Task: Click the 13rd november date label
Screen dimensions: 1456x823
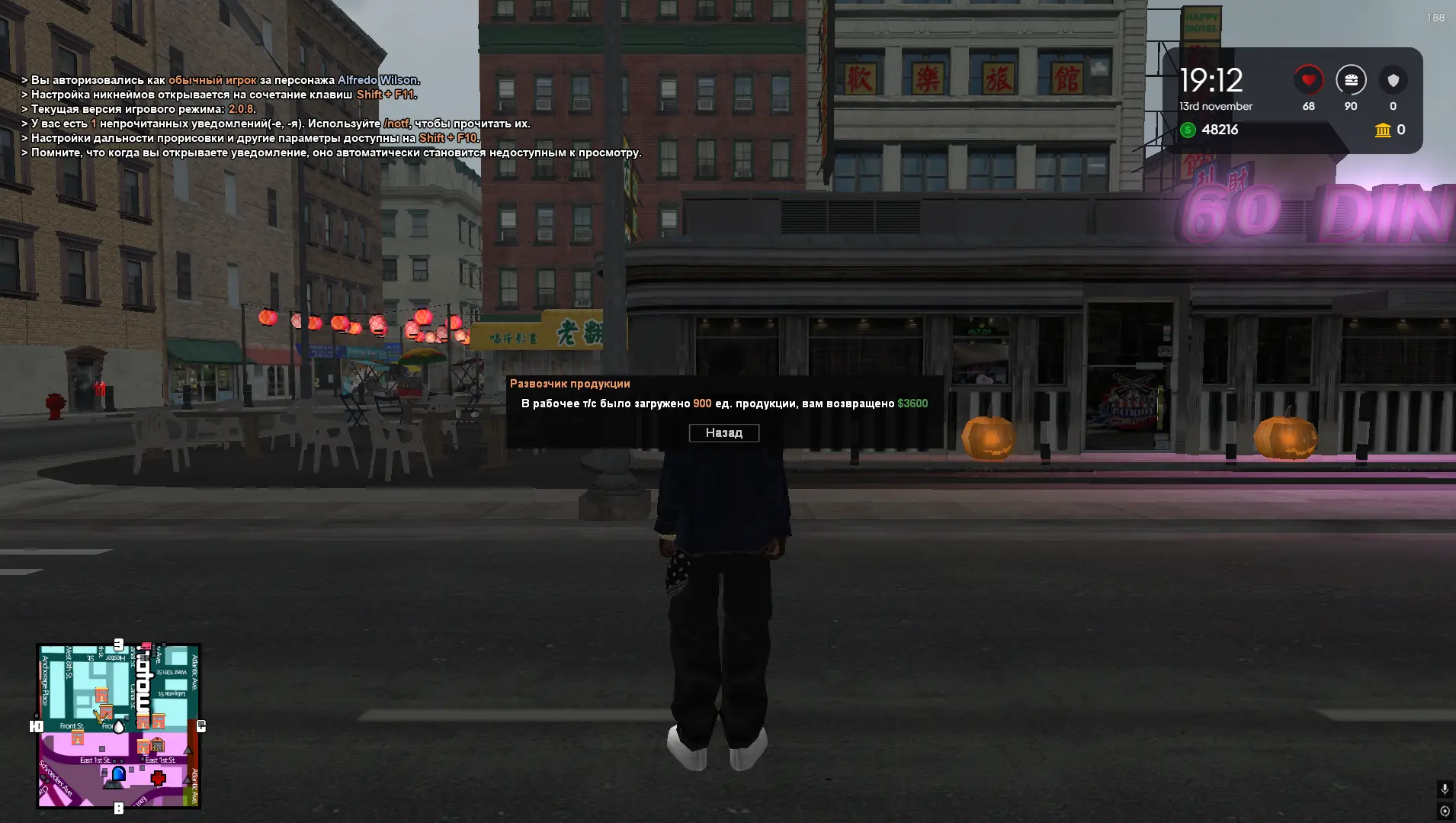Action: [1215, 106]
